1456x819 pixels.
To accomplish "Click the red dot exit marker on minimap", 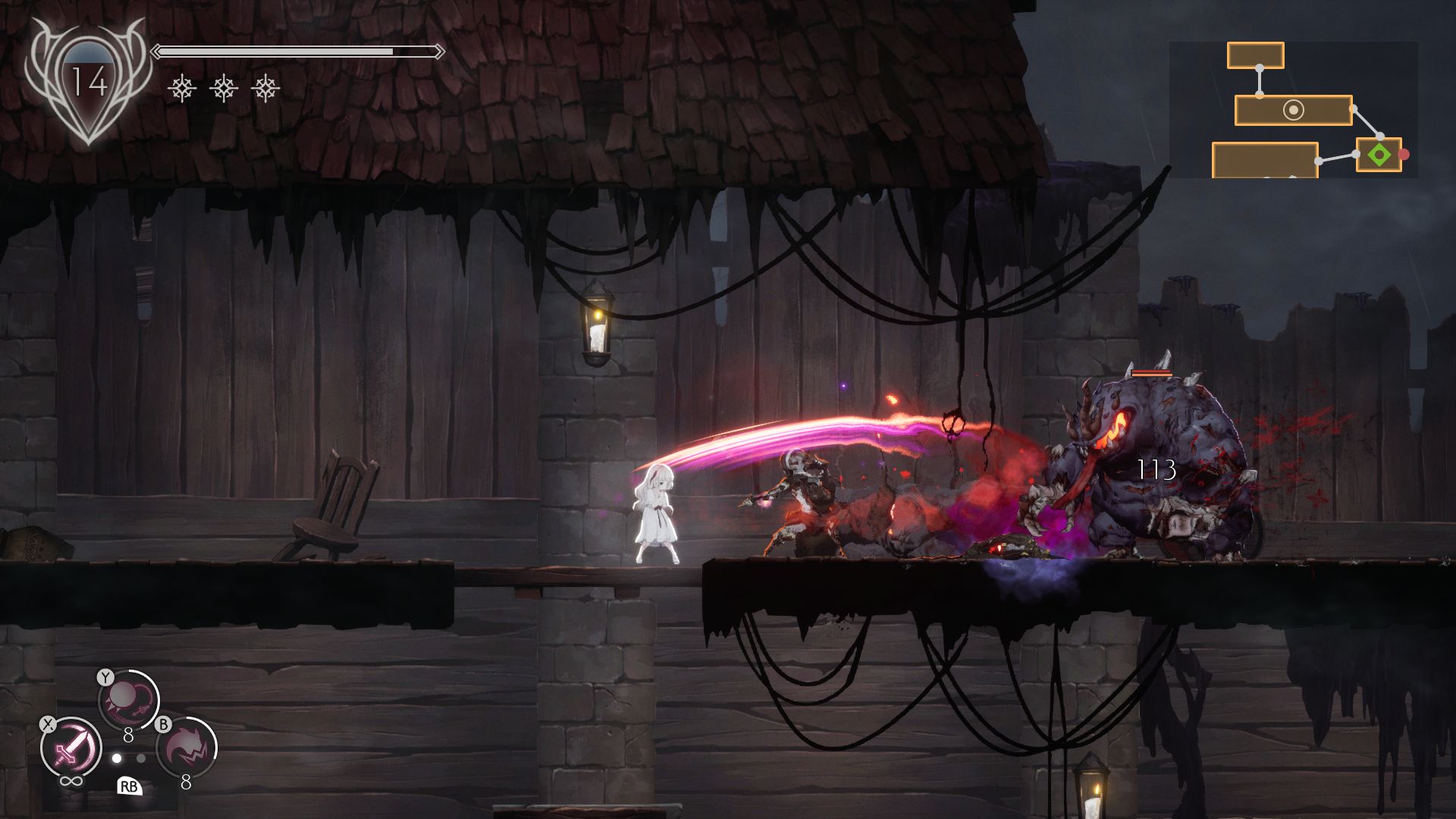I will [x=1404, y=155].
